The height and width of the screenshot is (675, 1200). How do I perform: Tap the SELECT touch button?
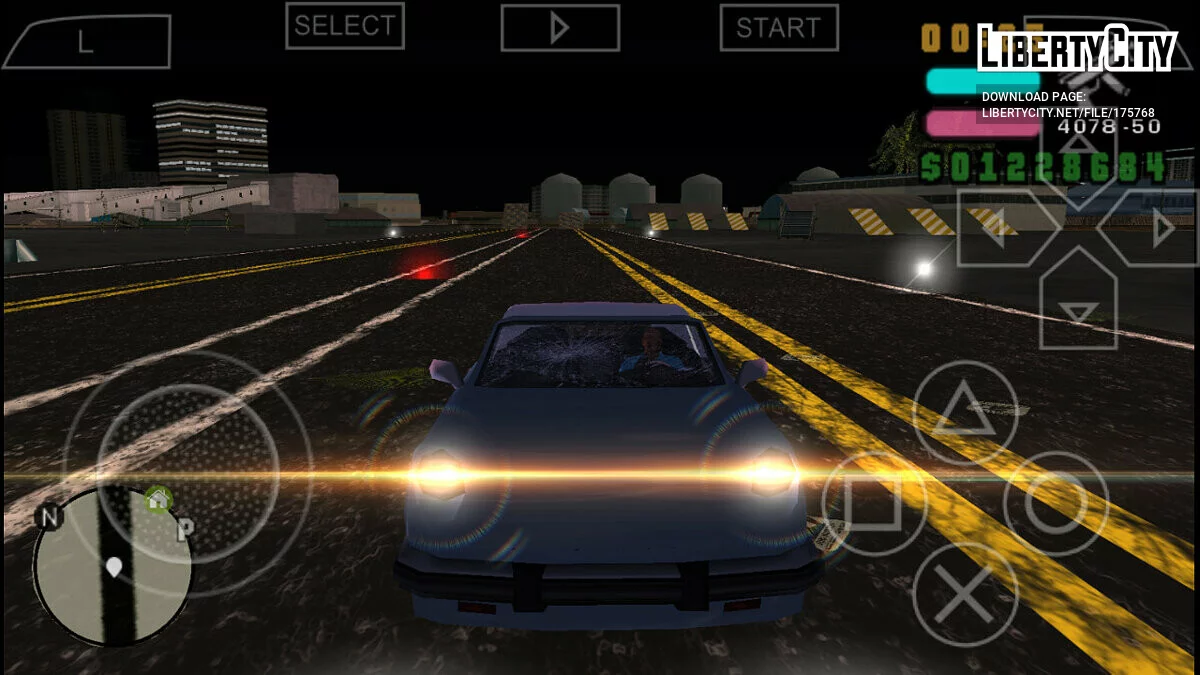pyautogui.click(x=345, y=26)
